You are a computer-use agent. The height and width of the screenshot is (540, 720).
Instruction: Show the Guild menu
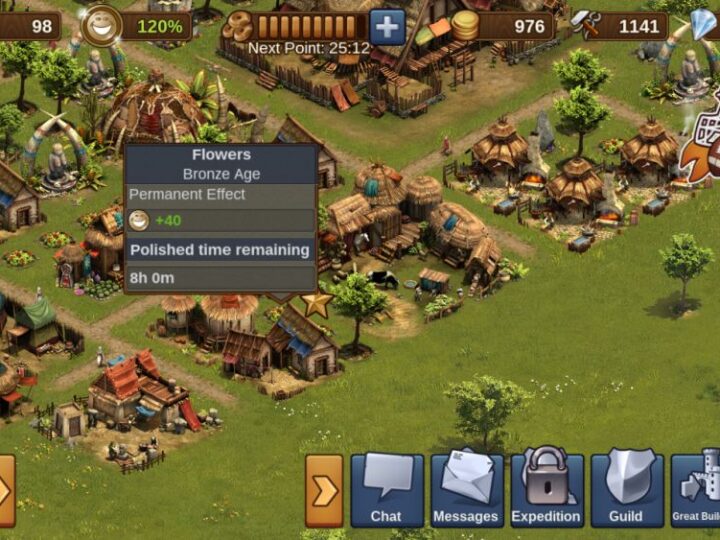(626, 490)
